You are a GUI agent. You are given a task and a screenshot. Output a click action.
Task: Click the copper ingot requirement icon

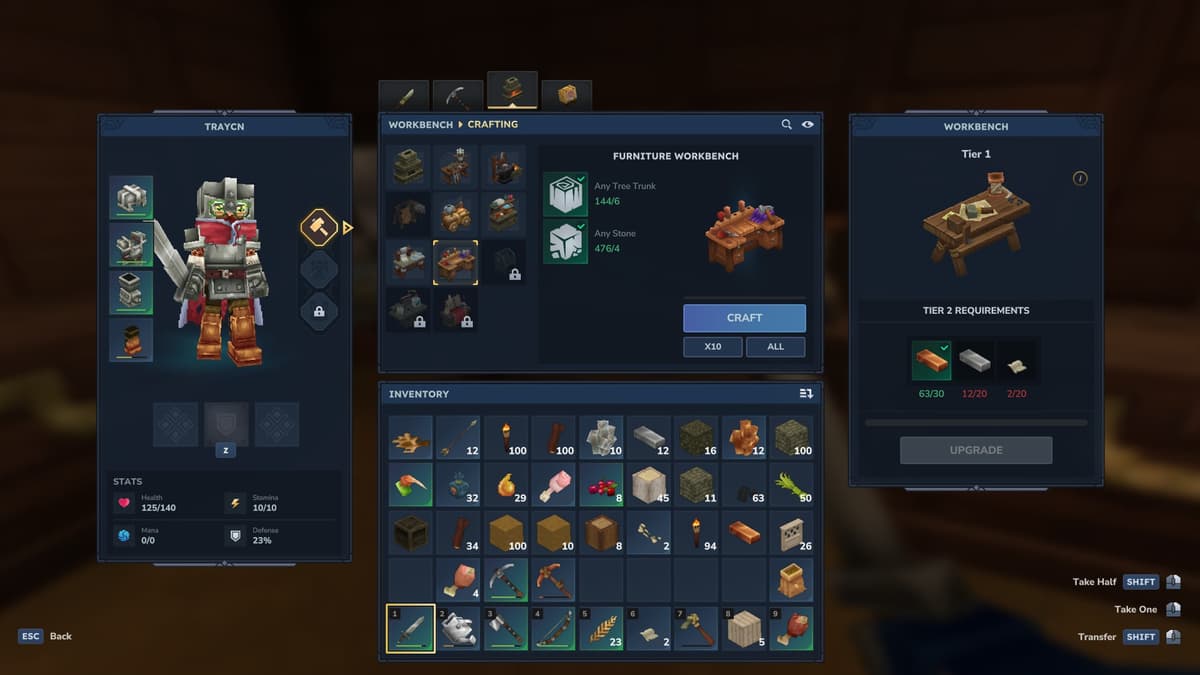[931, 361]
